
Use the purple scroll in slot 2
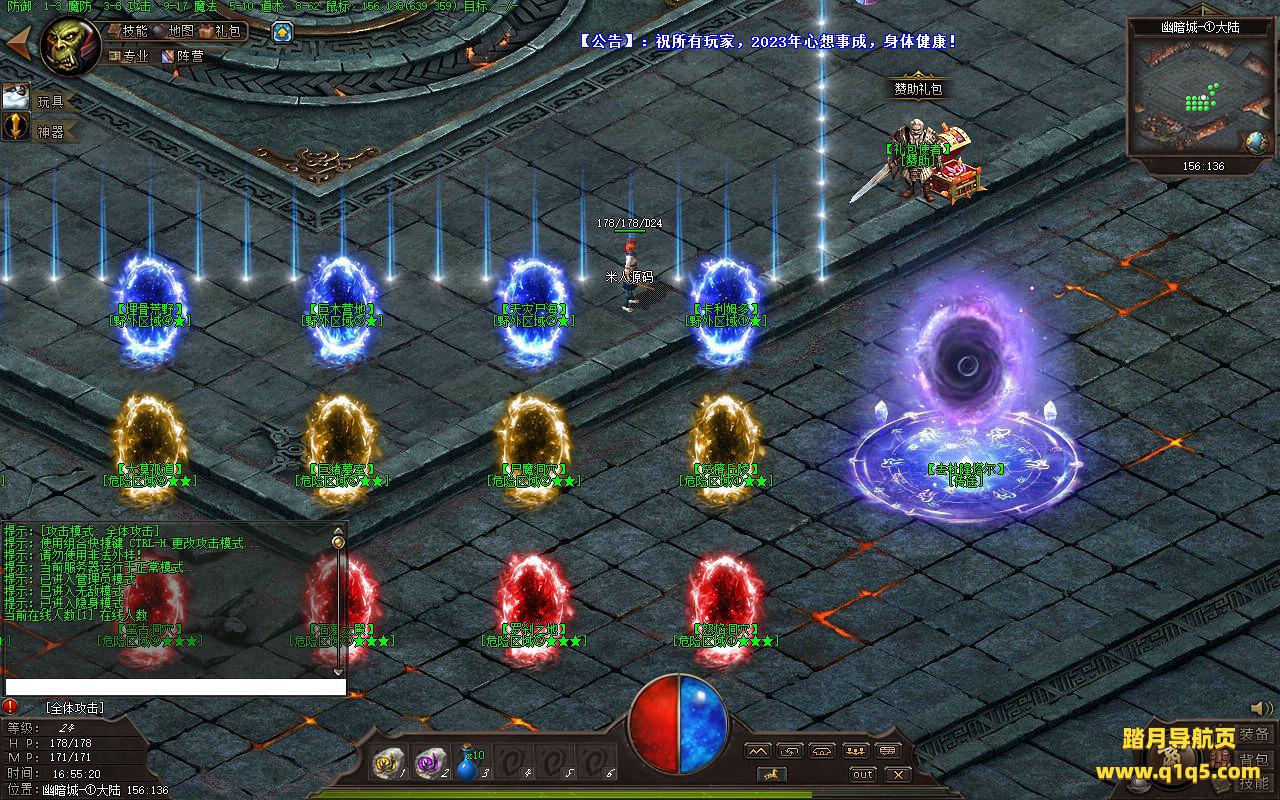429,764
